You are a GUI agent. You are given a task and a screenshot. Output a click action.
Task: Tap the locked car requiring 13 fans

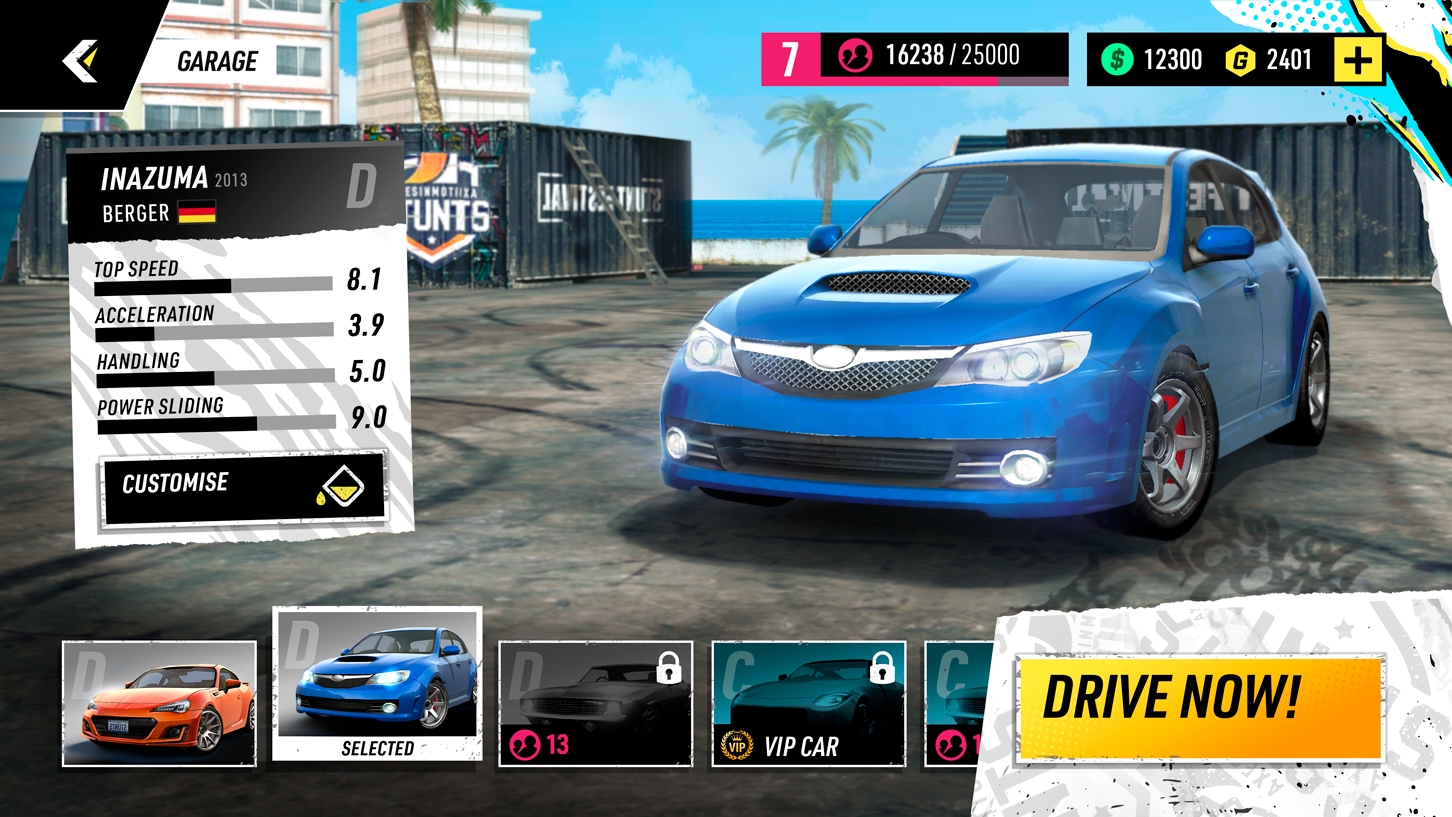pyautogui.click(x=595, y=702)
